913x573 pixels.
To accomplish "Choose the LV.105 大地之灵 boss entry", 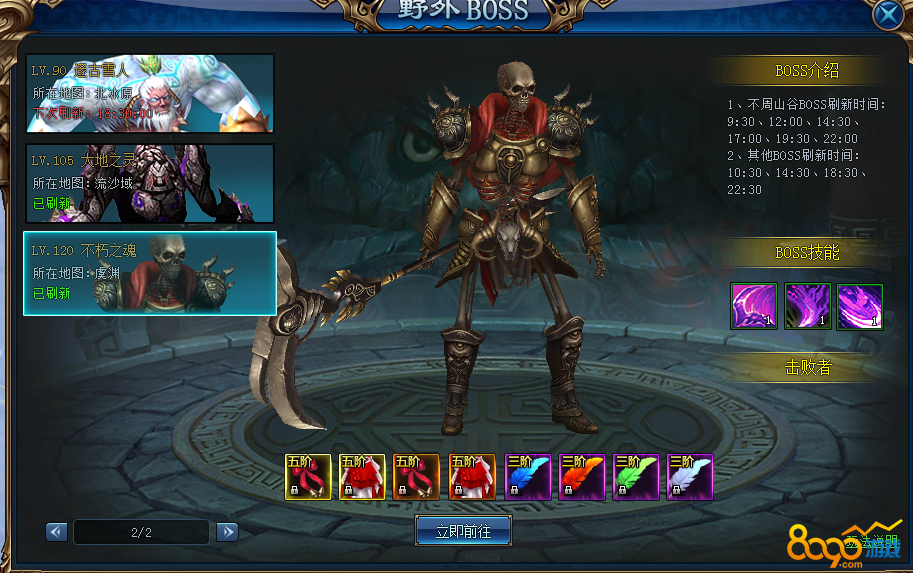I will pyautogui.click(x=150, y=183).
